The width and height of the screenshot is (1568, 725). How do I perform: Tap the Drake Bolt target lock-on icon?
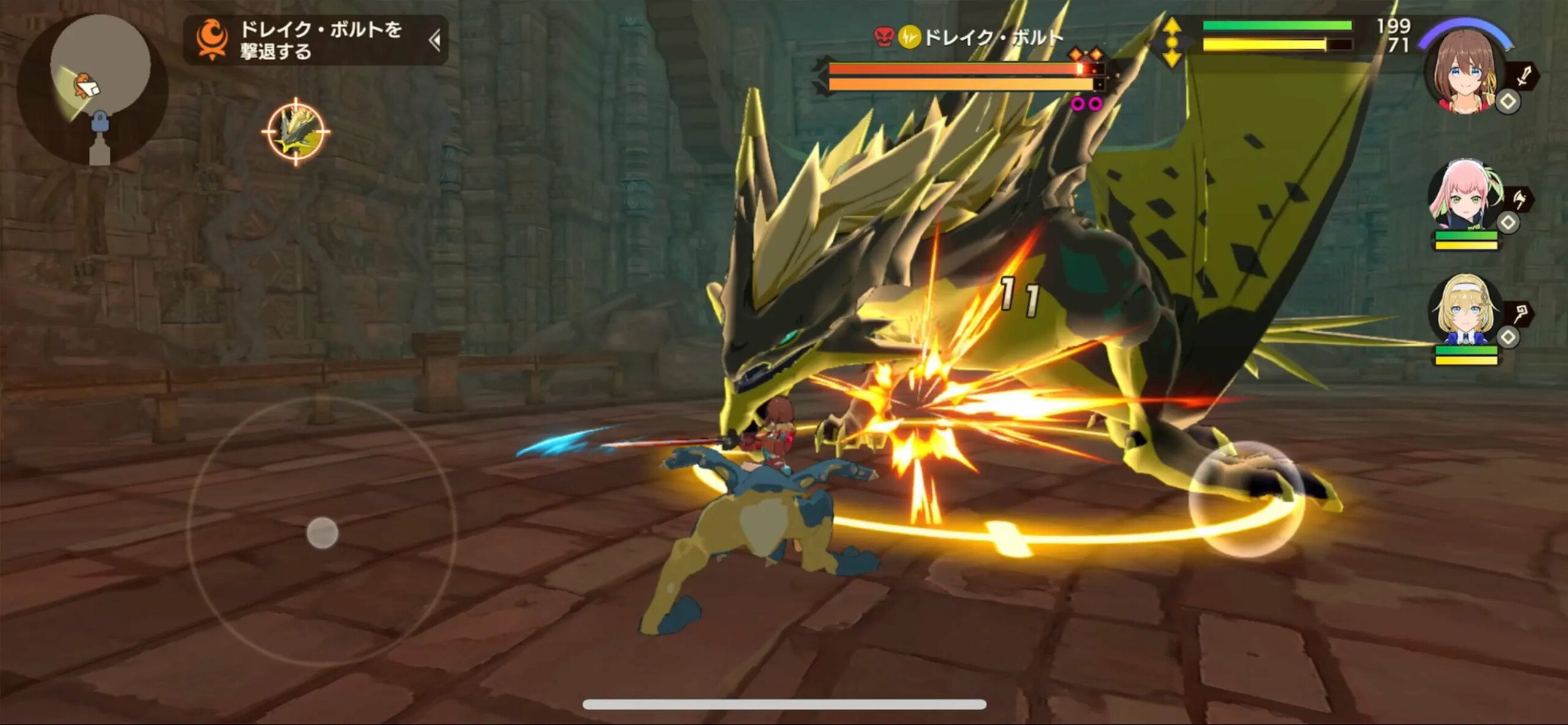pyautogui.click(x=296, y=131)
